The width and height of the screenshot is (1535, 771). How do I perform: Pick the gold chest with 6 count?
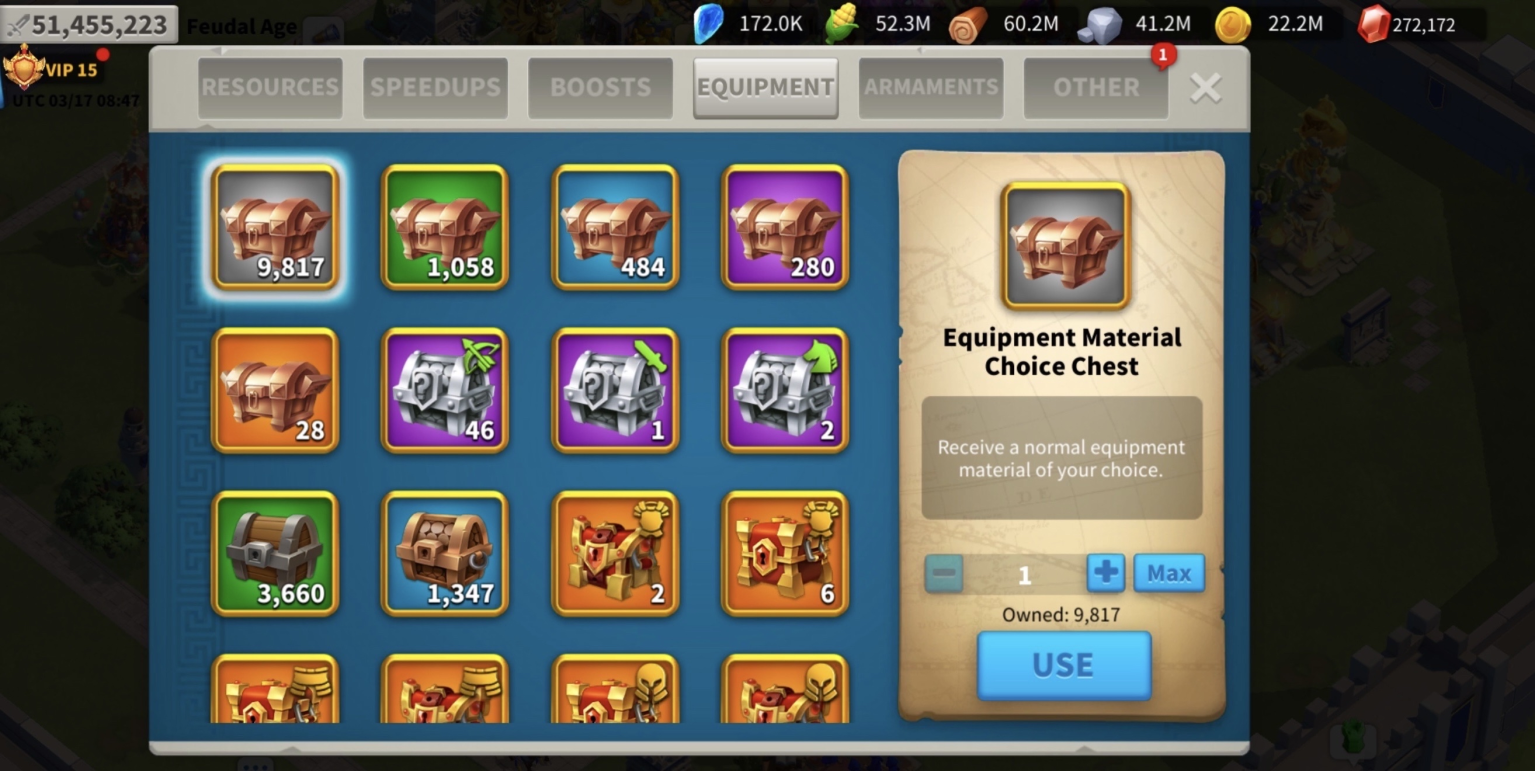785,553
